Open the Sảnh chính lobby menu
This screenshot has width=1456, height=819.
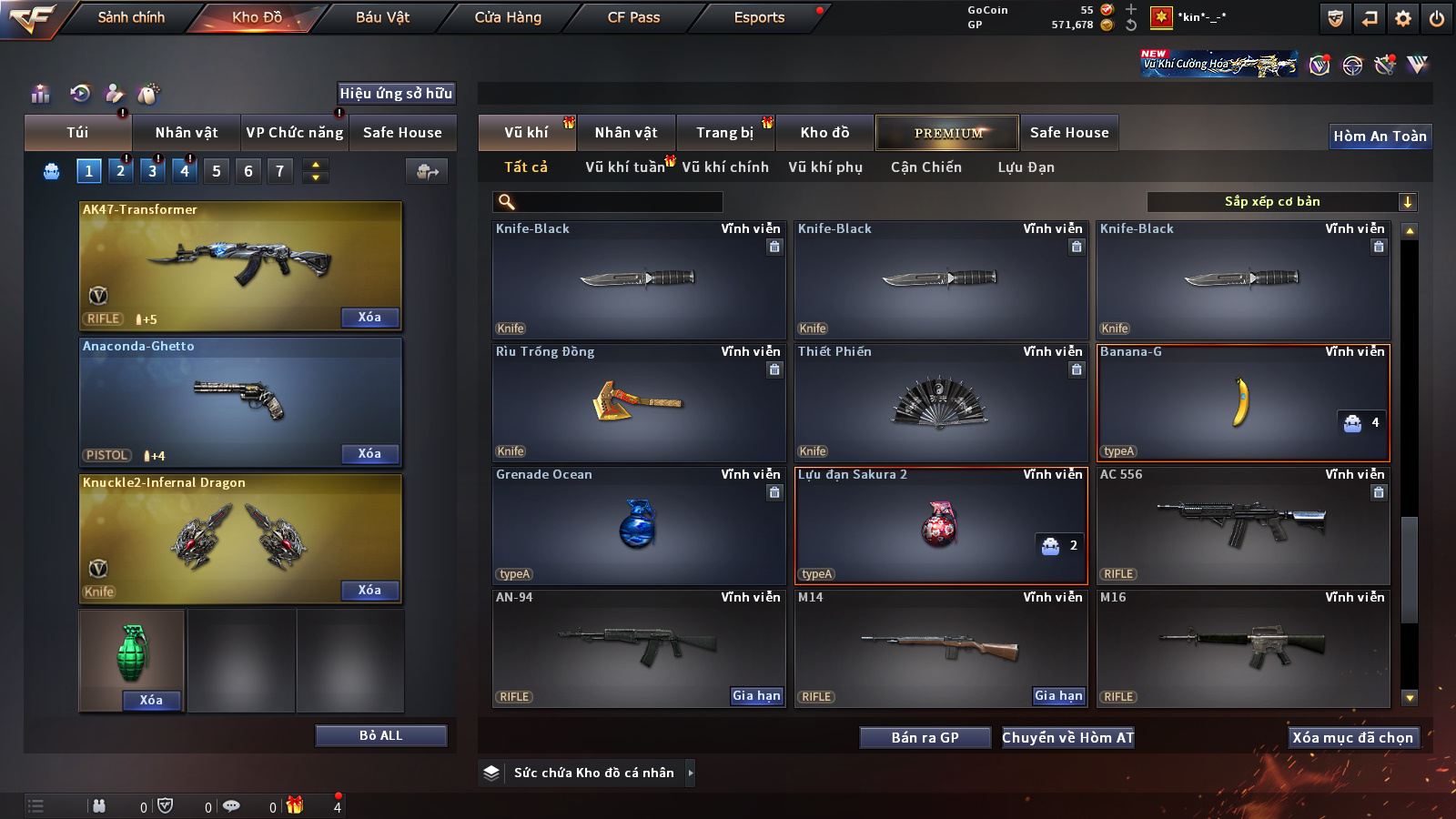click(x=131, y=17)
